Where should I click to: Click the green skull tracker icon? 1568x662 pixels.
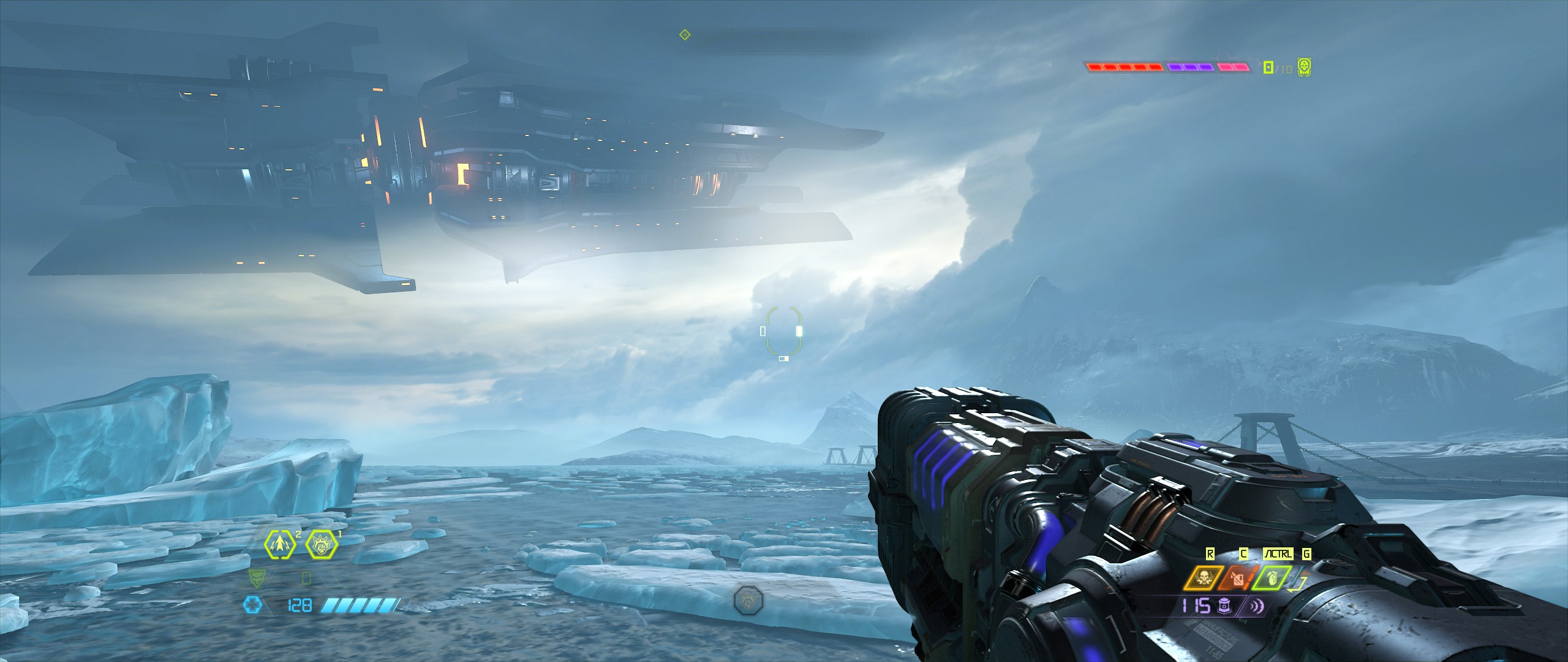pyautogui.click(x=1304, y=67)
